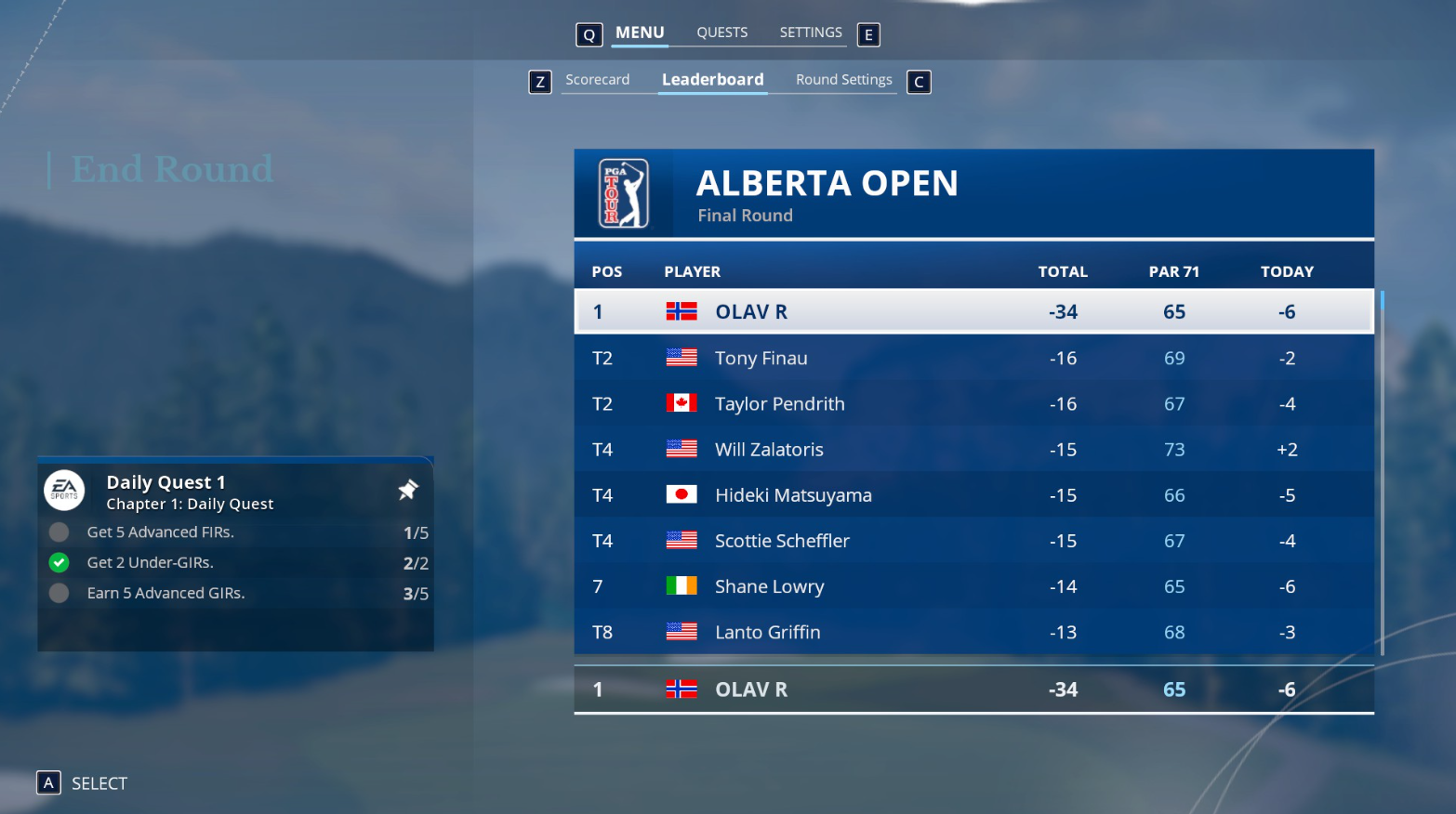Viewport: 1456px width, 814px height.
Task: Switch to the MENU tab
Action: pos(640,33)
